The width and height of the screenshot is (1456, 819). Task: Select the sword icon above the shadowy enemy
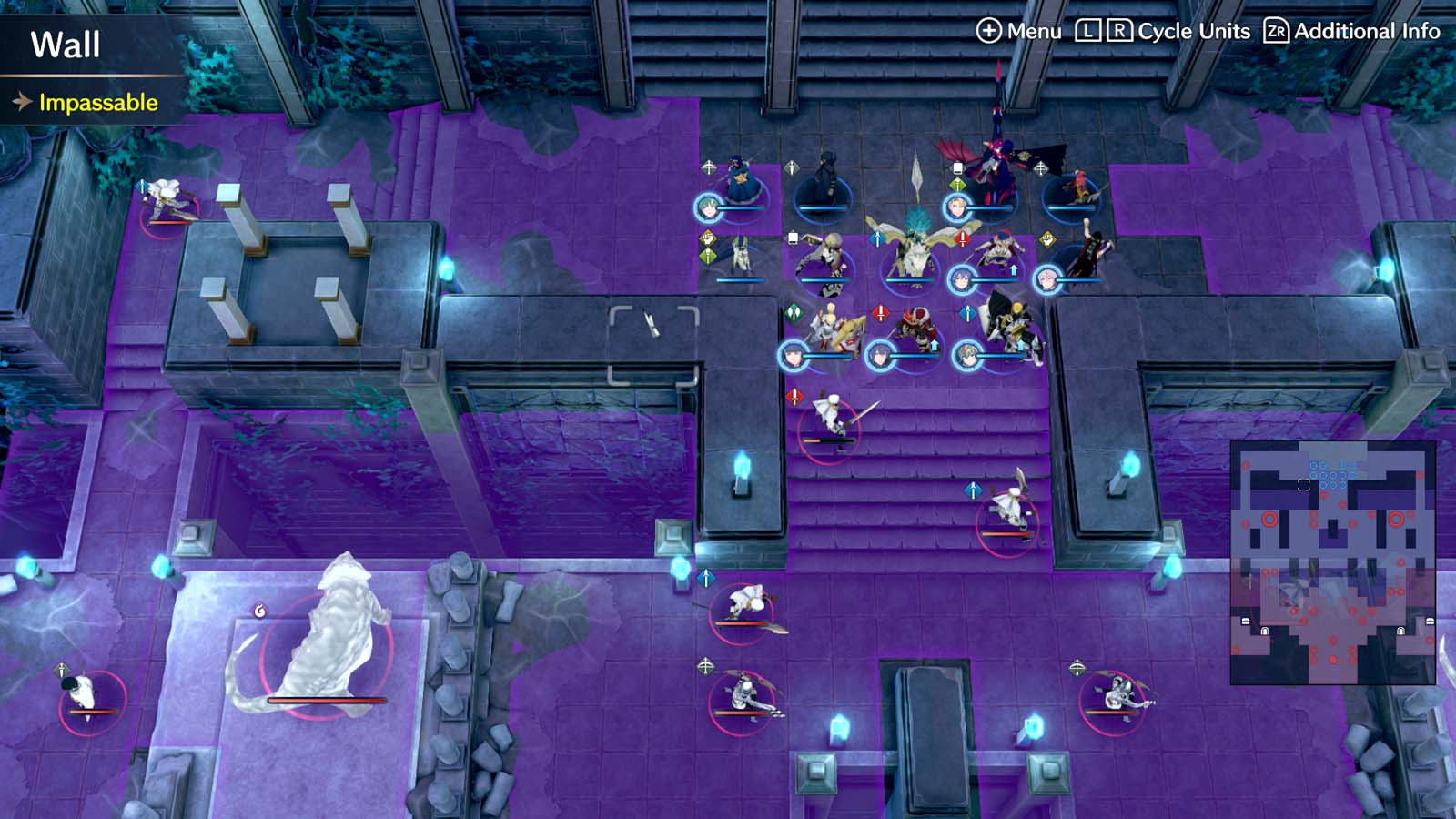(791, 167)
